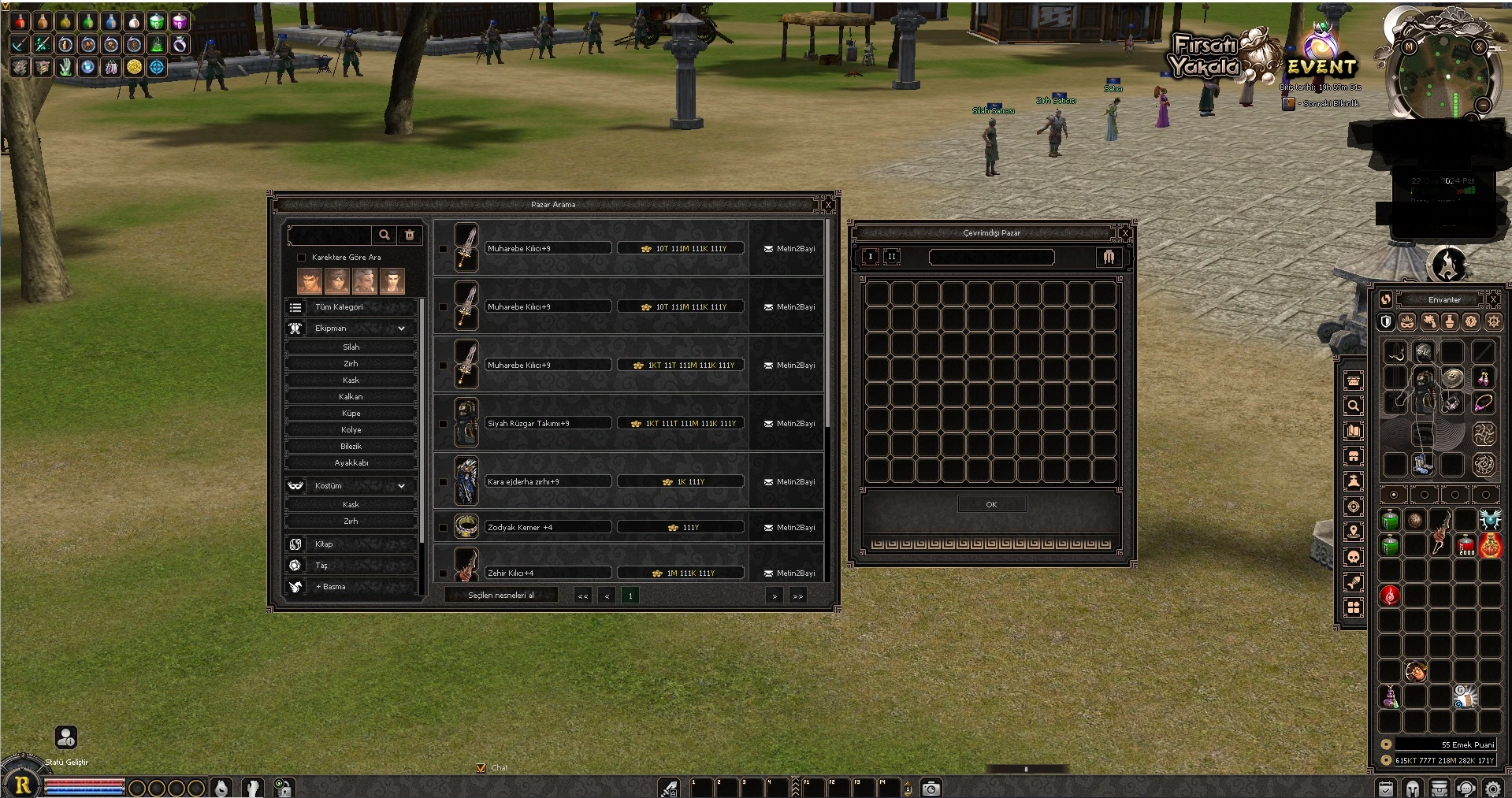Close the Pazar Arama window

point(828,205)
